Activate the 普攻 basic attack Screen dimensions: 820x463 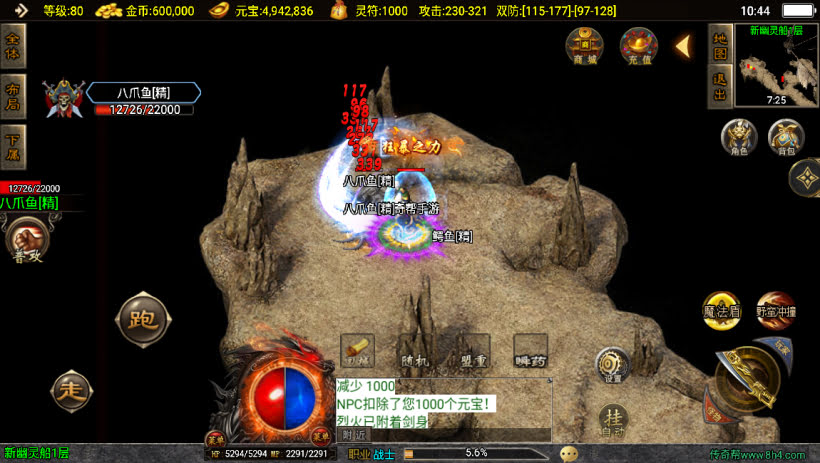coord(26,242)
